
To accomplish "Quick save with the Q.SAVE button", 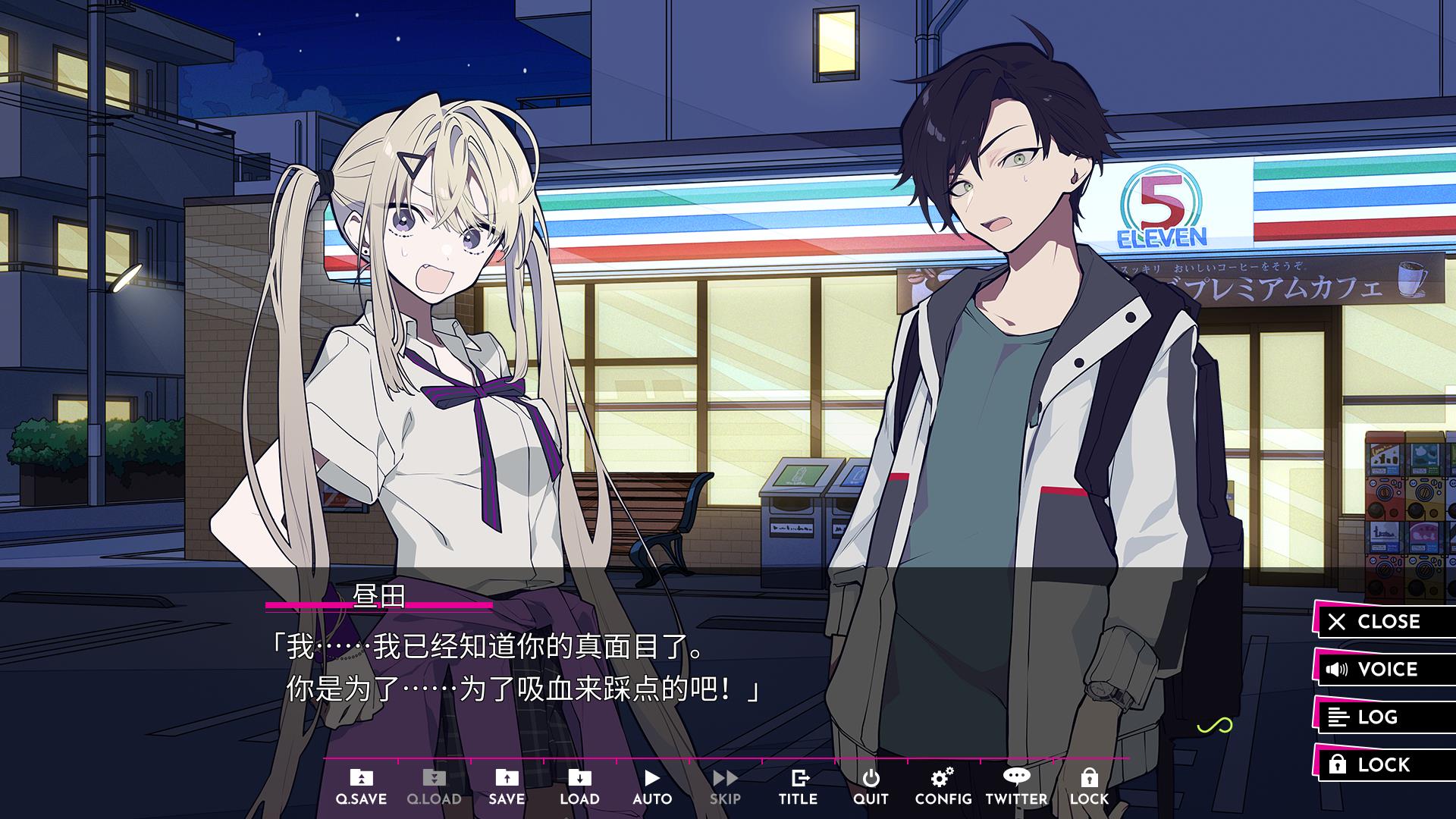I will coord(361,786).
